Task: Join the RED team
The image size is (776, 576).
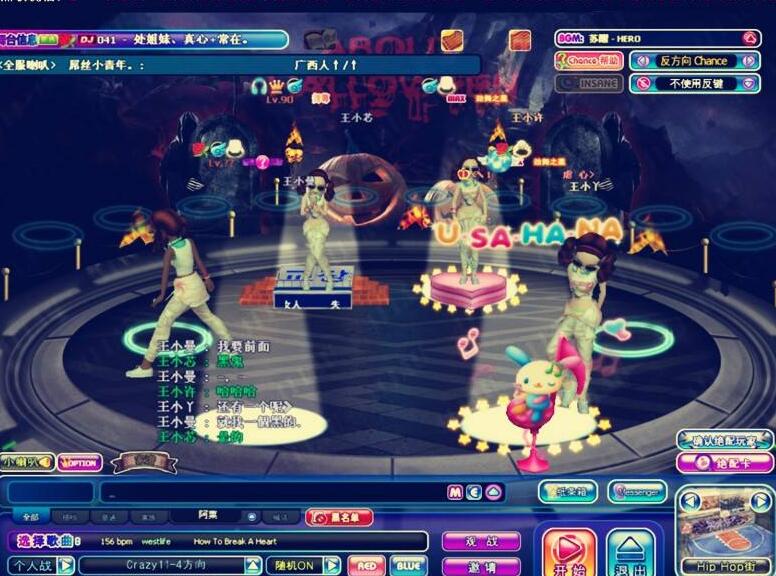Action: click(366, 565)
